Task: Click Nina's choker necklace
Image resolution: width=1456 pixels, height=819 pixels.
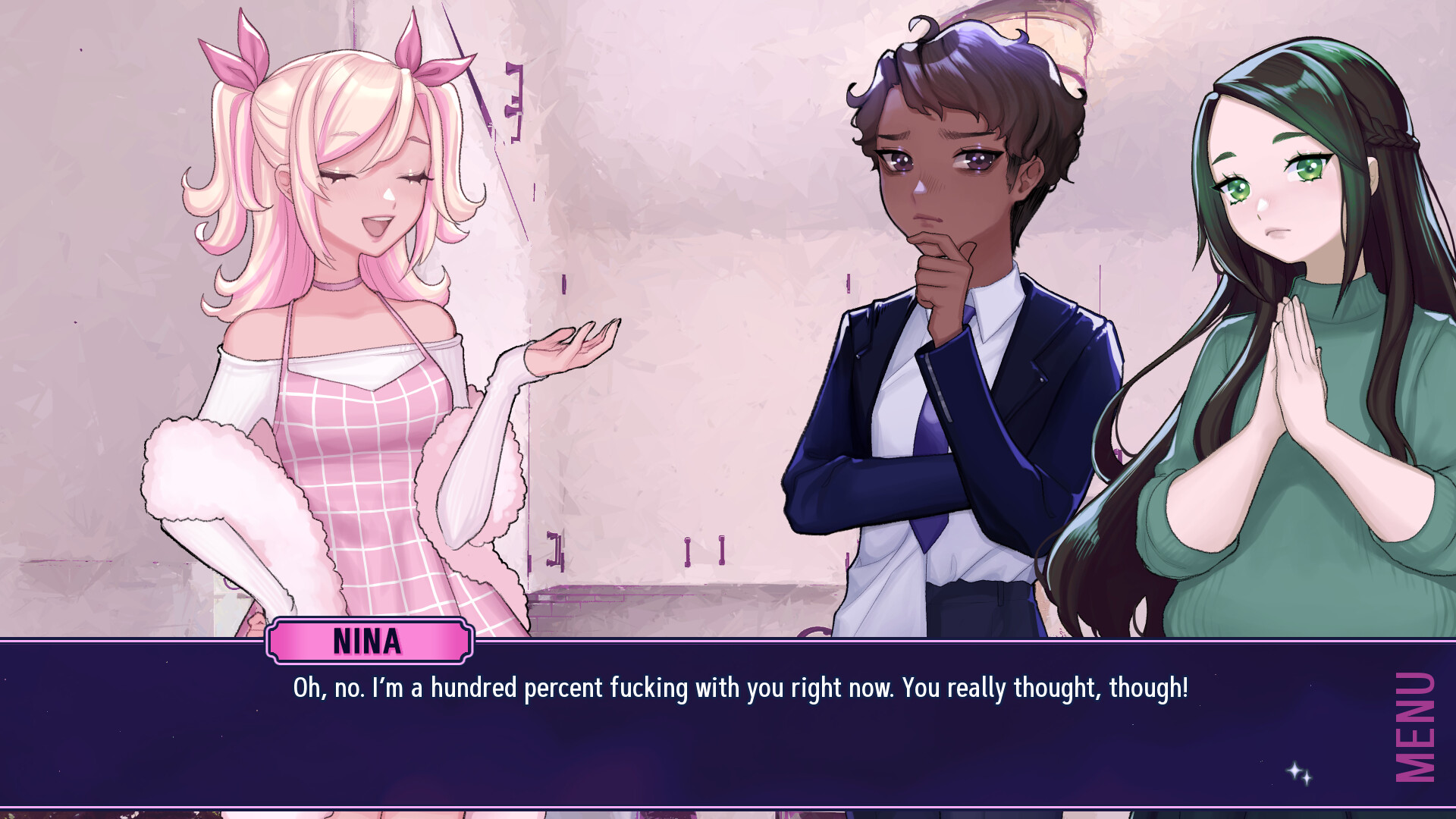Action: point(334,287)
